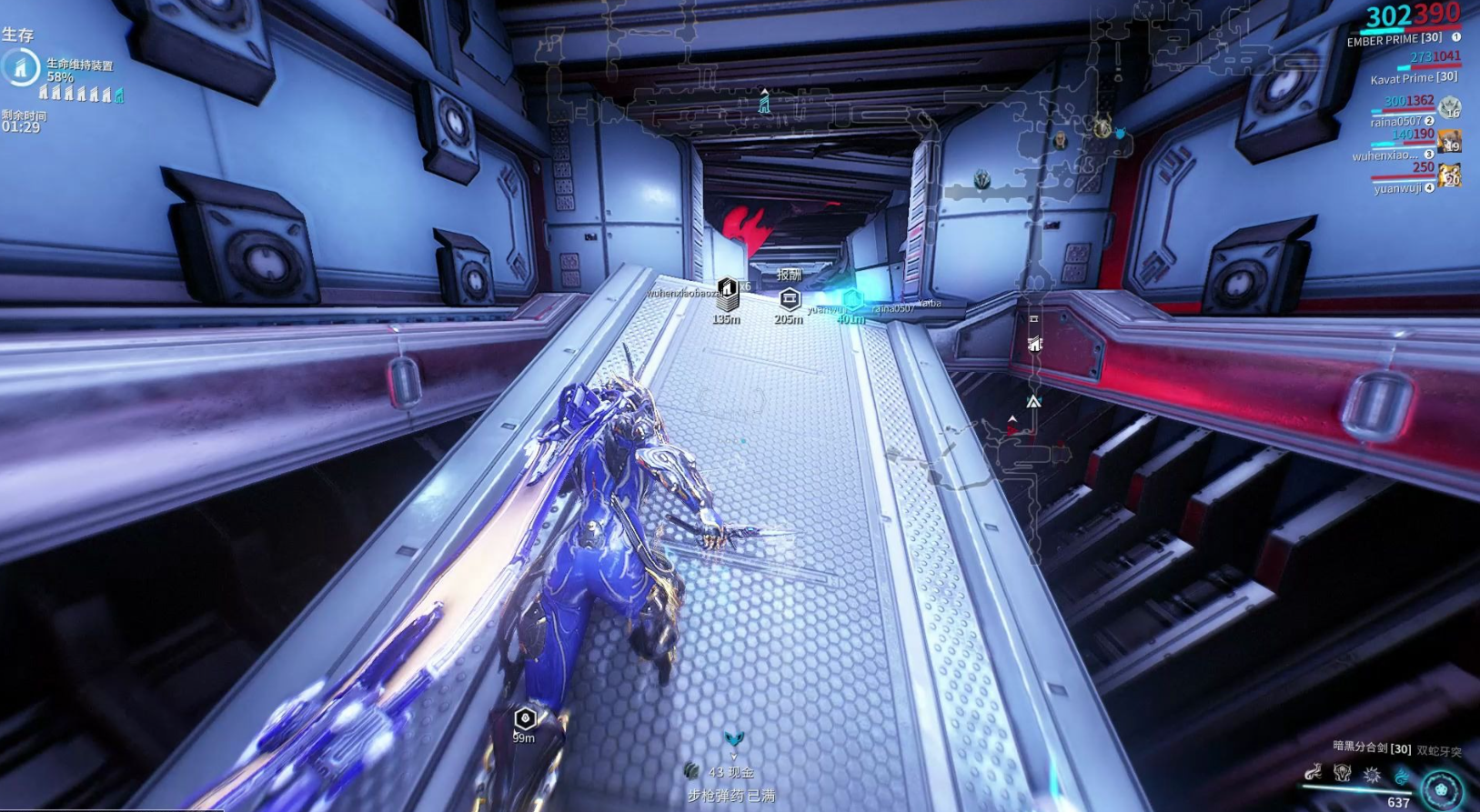Click the yellow objective marker on overlay map
The width and height of the screenshot is (1480, 812).
coord(1102,128)
